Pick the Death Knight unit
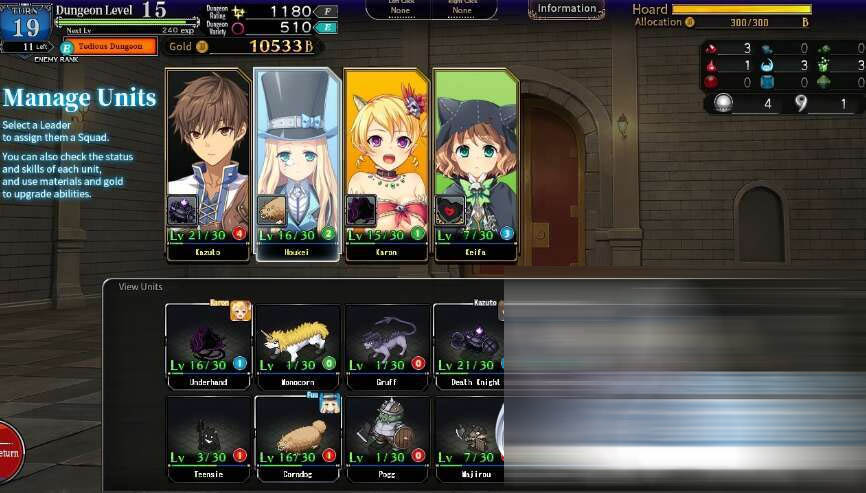 tap(468, 343)
